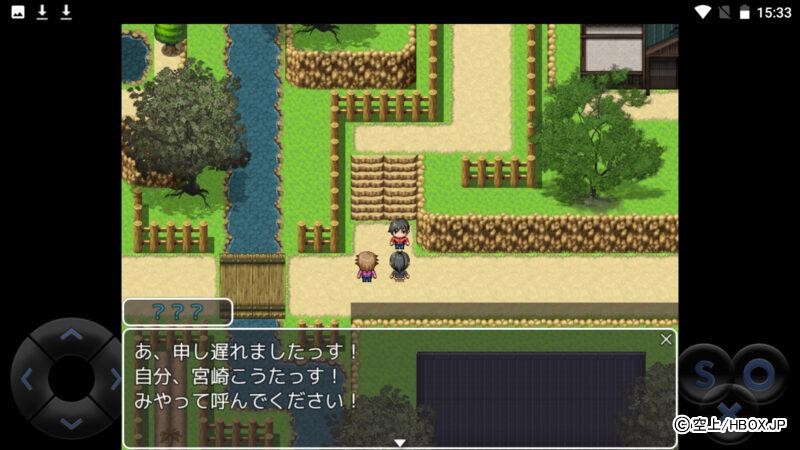This screenshot has height=450, width=800.
Task: Tap the d-pad up arrow
Action: coord(70,336)
